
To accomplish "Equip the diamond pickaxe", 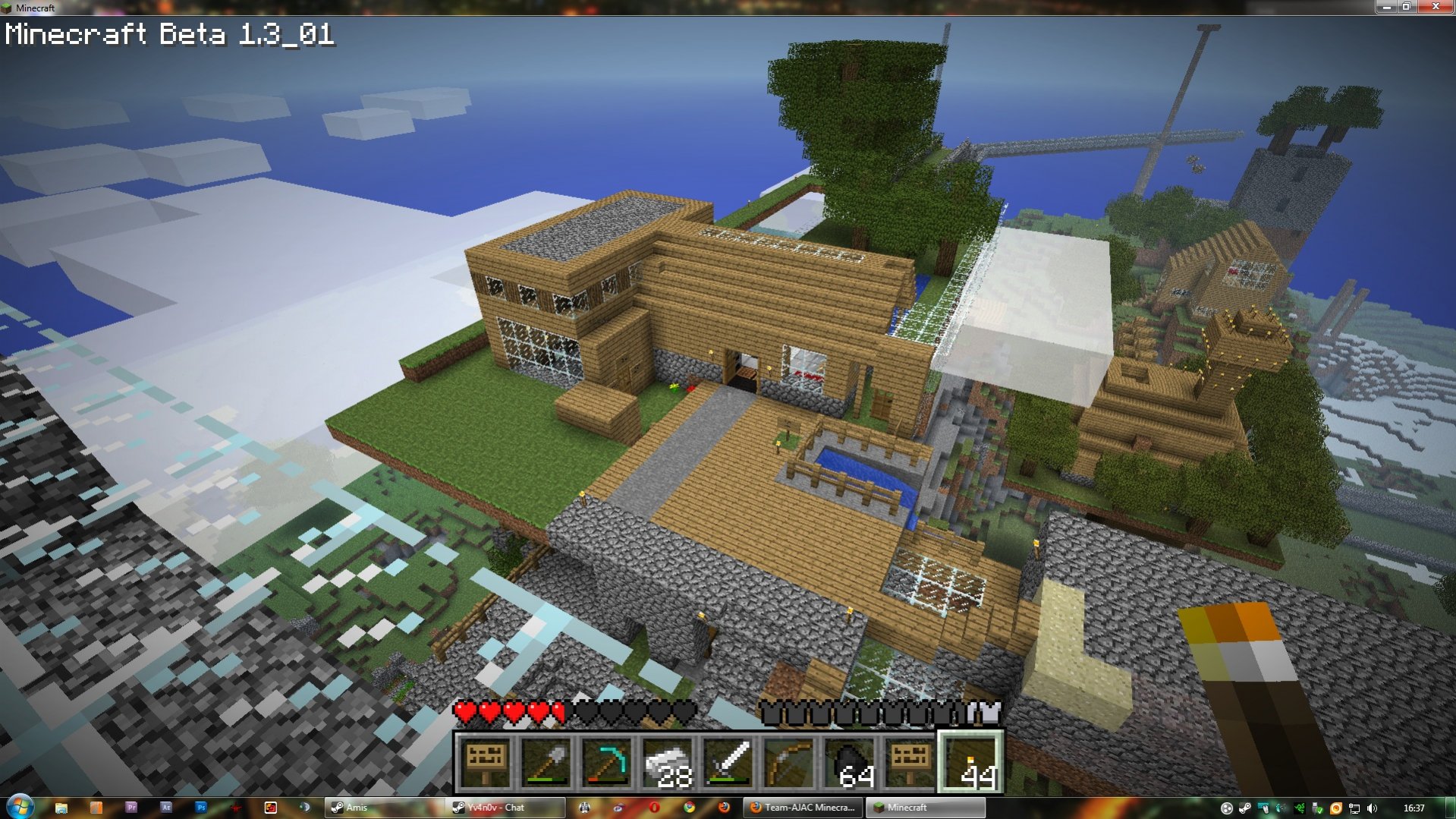I will [608, 763].
